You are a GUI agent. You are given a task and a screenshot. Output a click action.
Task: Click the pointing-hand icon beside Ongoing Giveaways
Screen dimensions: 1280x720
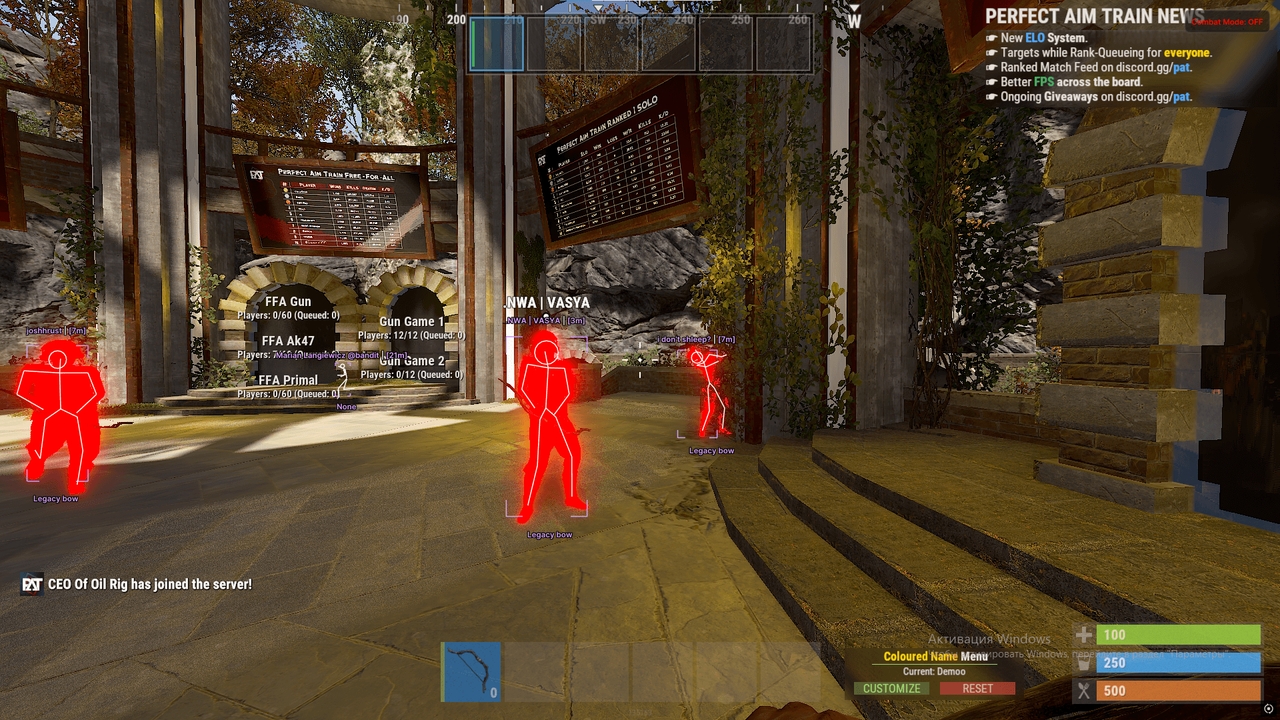[x=992, y=96]
